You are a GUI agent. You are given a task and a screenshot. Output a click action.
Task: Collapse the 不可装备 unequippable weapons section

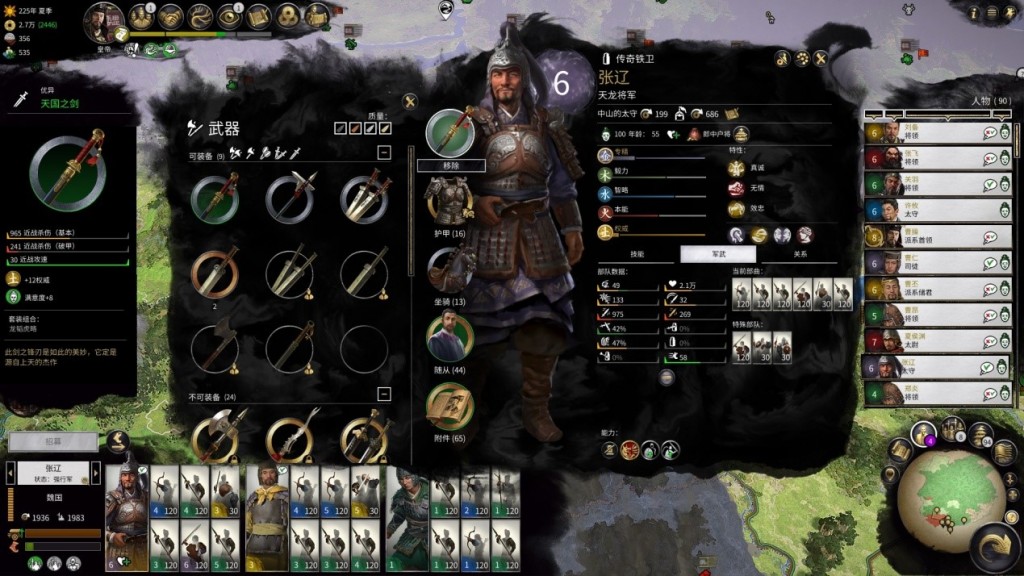[383, 395]
